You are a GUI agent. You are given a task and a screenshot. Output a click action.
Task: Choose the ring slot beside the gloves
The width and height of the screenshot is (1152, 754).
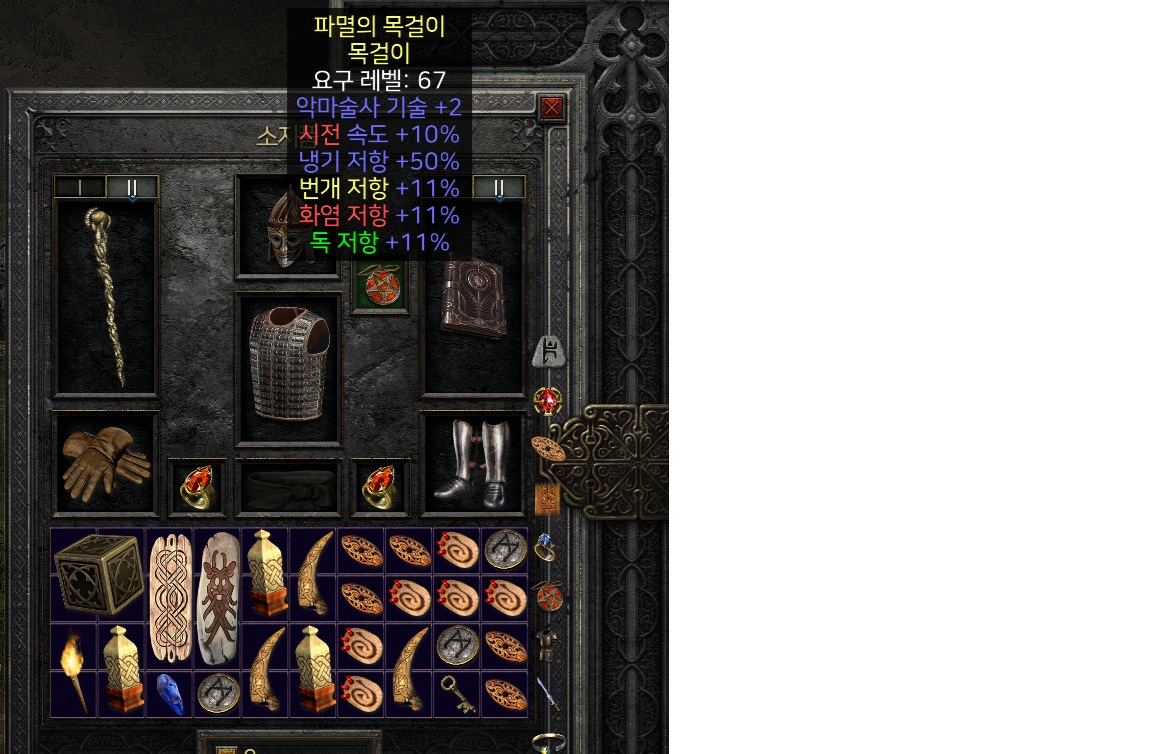coord(197,487)
